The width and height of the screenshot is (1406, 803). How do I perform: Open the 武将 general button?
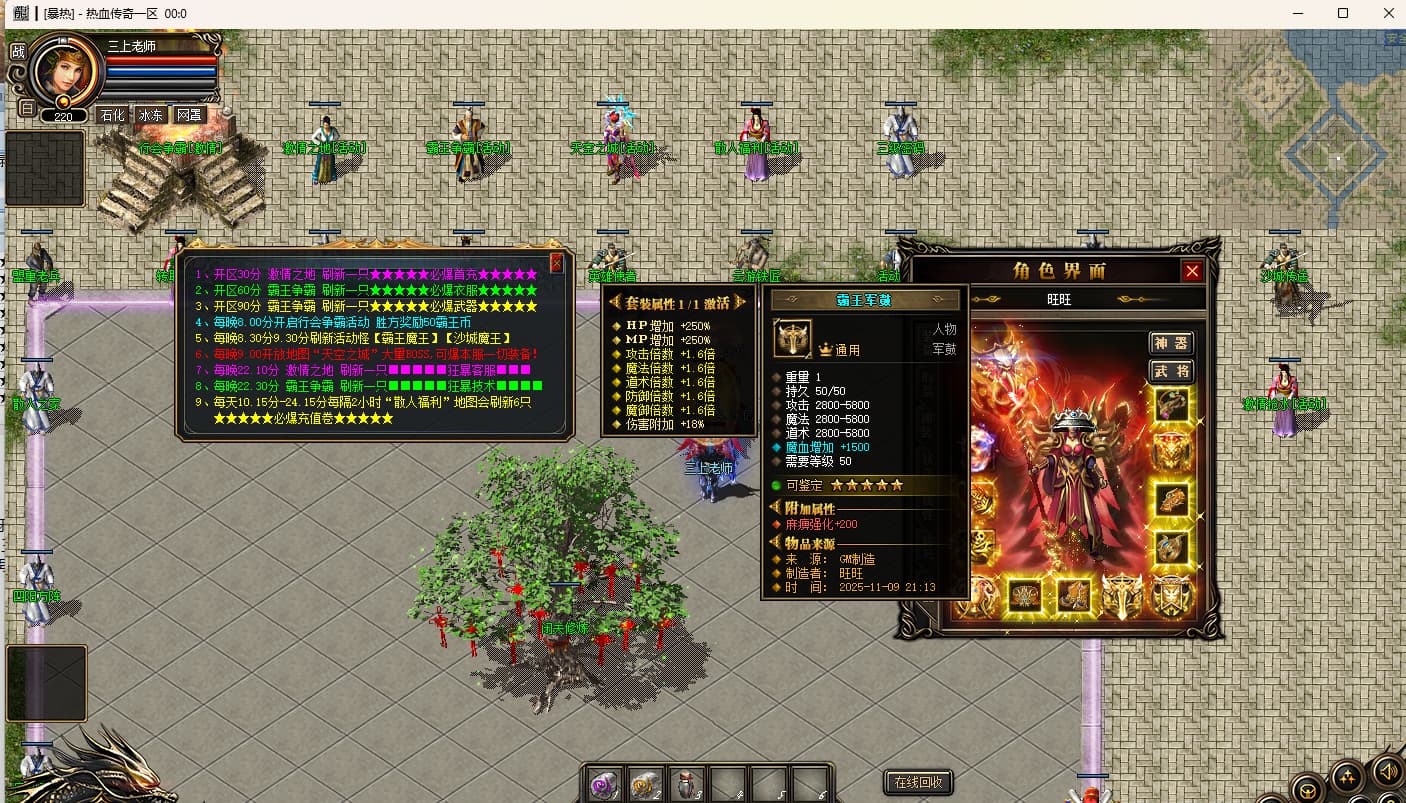tap(1171, 371)
